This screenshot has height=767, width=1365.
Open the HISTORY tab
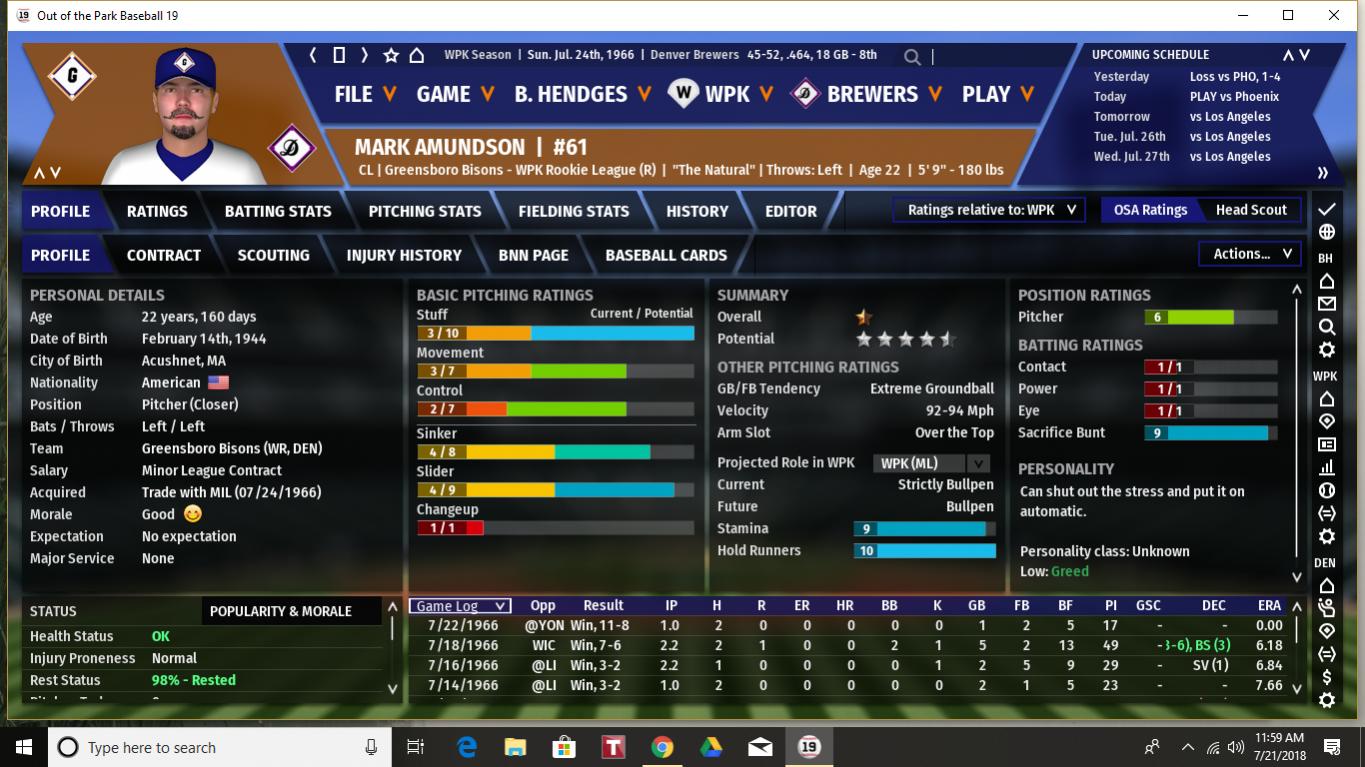(x=697, y=211)
